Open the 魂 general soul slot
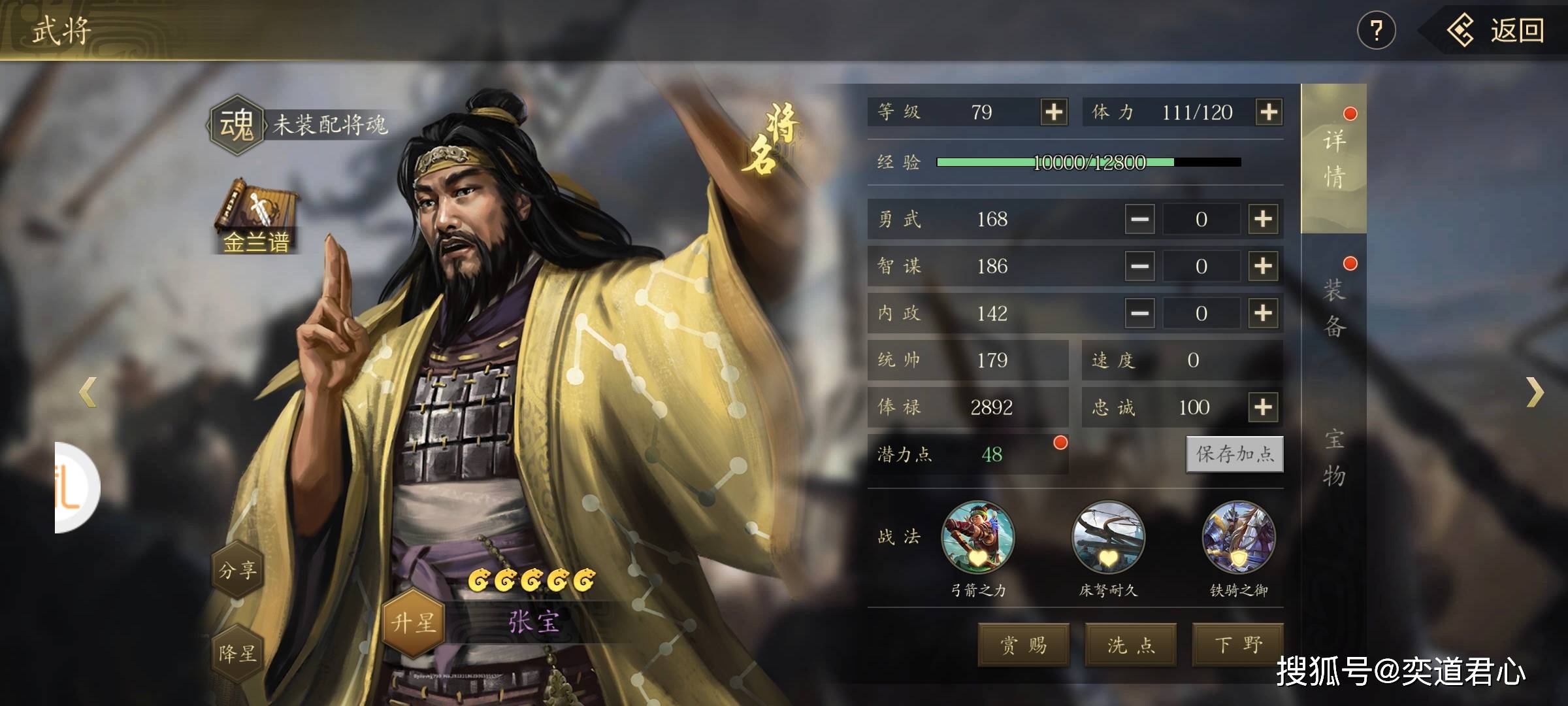This screenshot has width=1568, height=706. pos(237,124)
